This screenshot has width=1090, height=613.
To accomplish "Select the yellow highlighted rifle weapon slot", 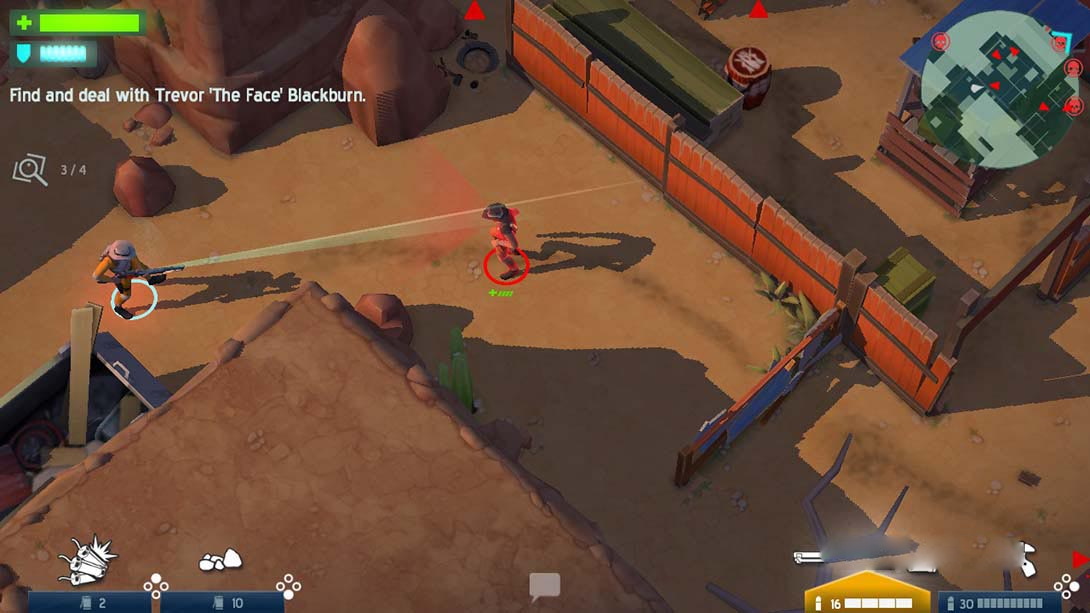I will click(x=866, y=593).
